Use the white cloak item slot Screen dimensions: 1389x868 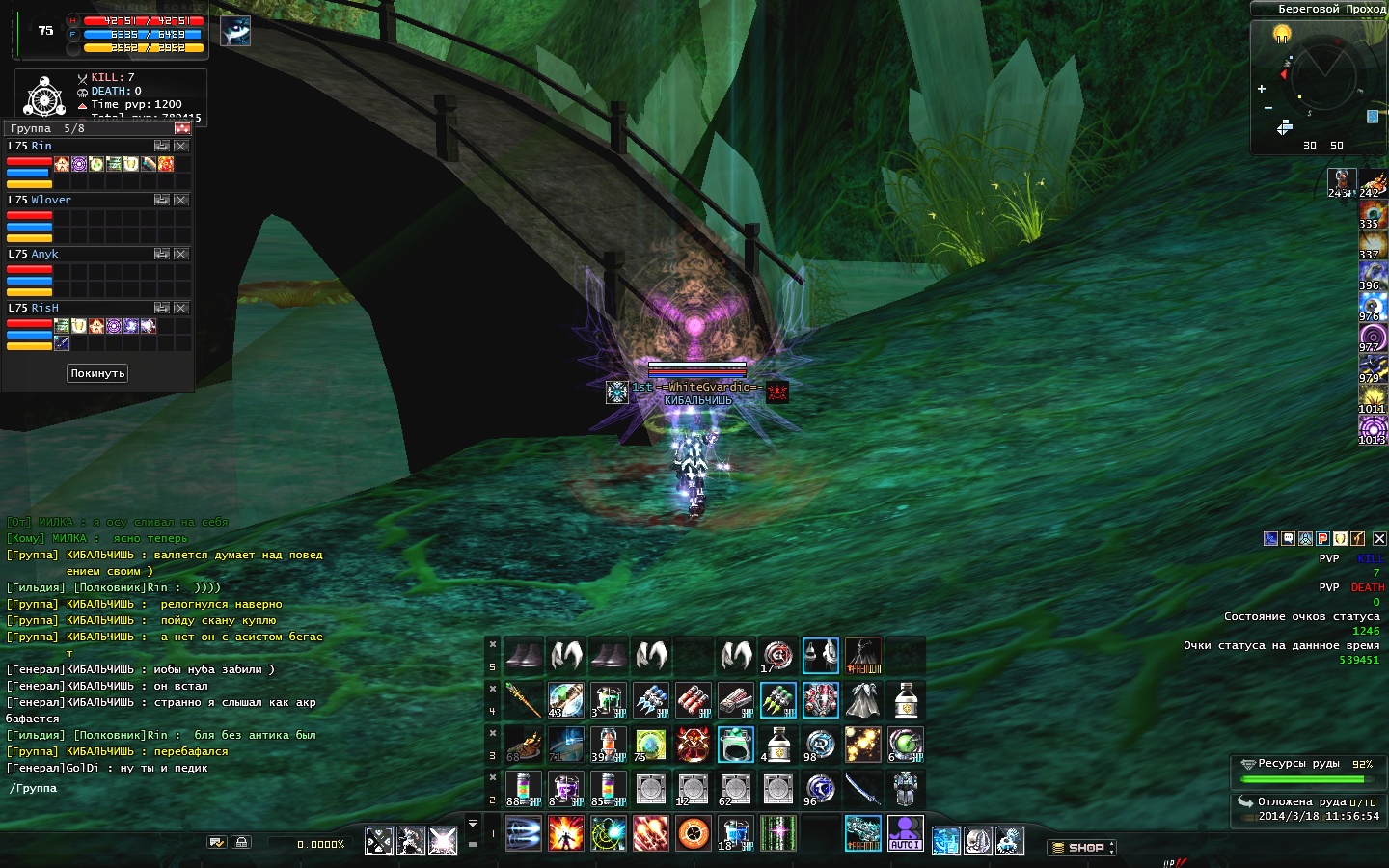pyautogui.click(x=862, y=700)
